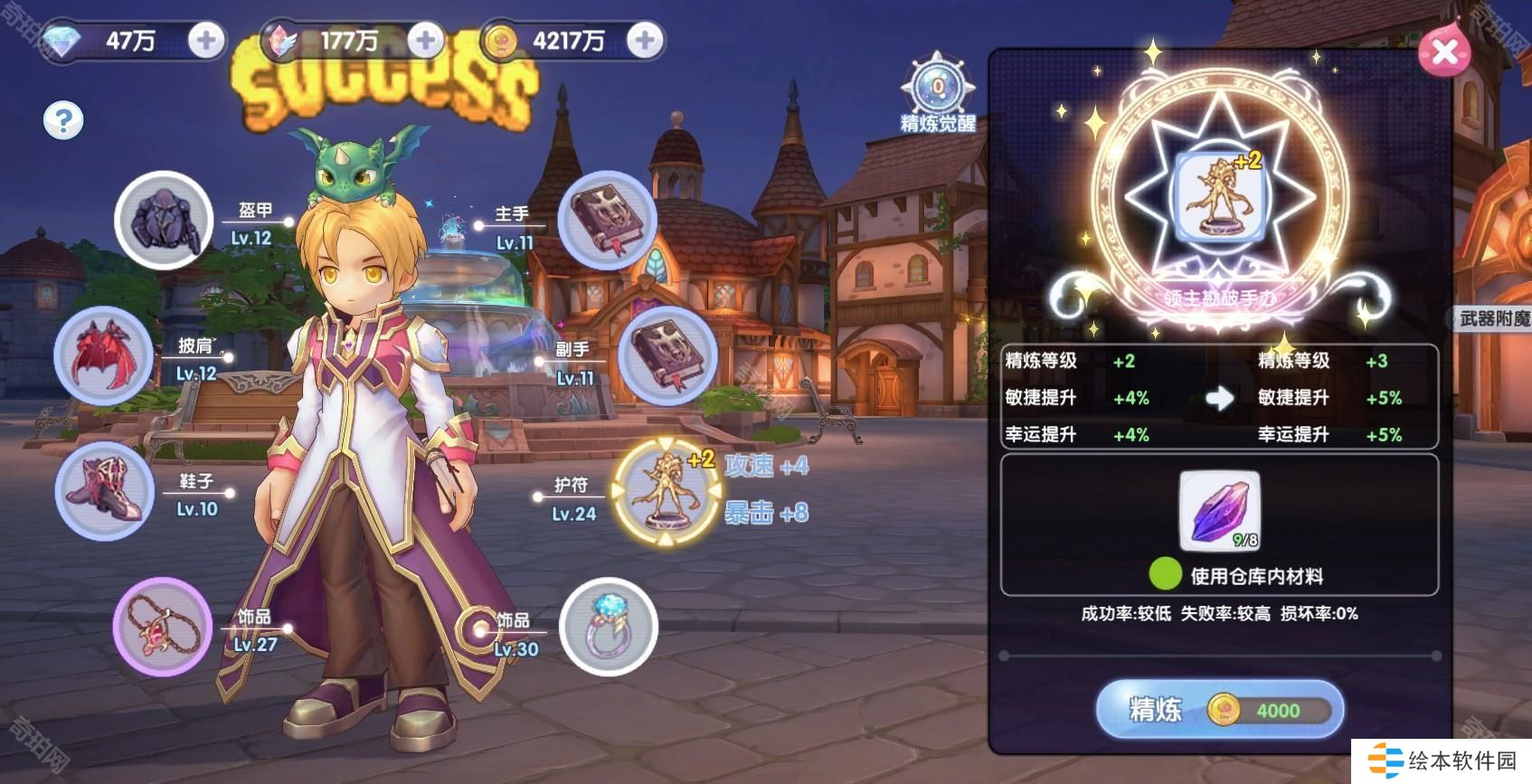
Task: Select the 盔甲 armor equipment slot
Action: [x=165, y=220]
